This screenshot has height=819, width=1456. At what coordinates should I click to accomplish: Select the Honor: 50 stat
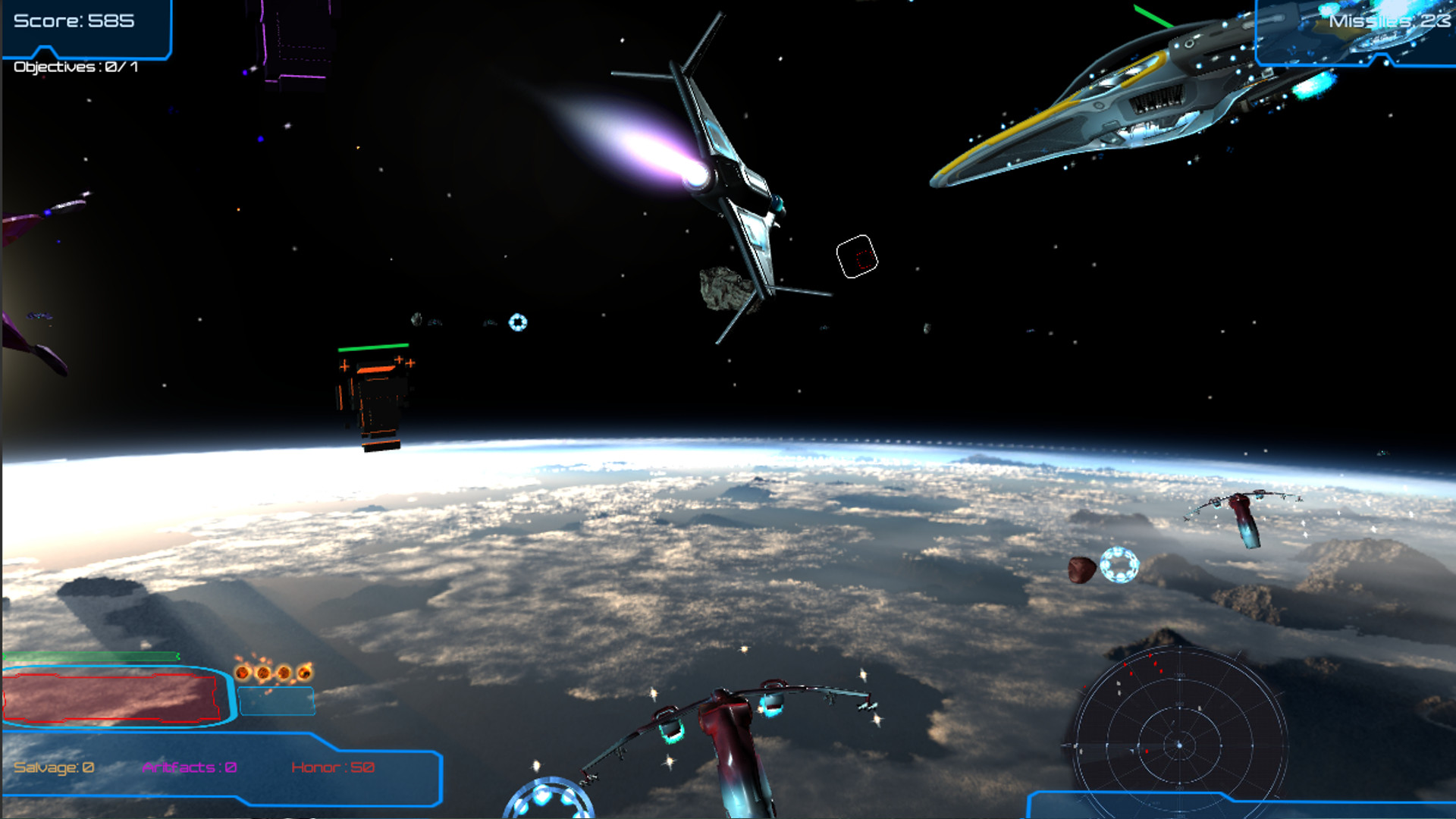point(334,767)
